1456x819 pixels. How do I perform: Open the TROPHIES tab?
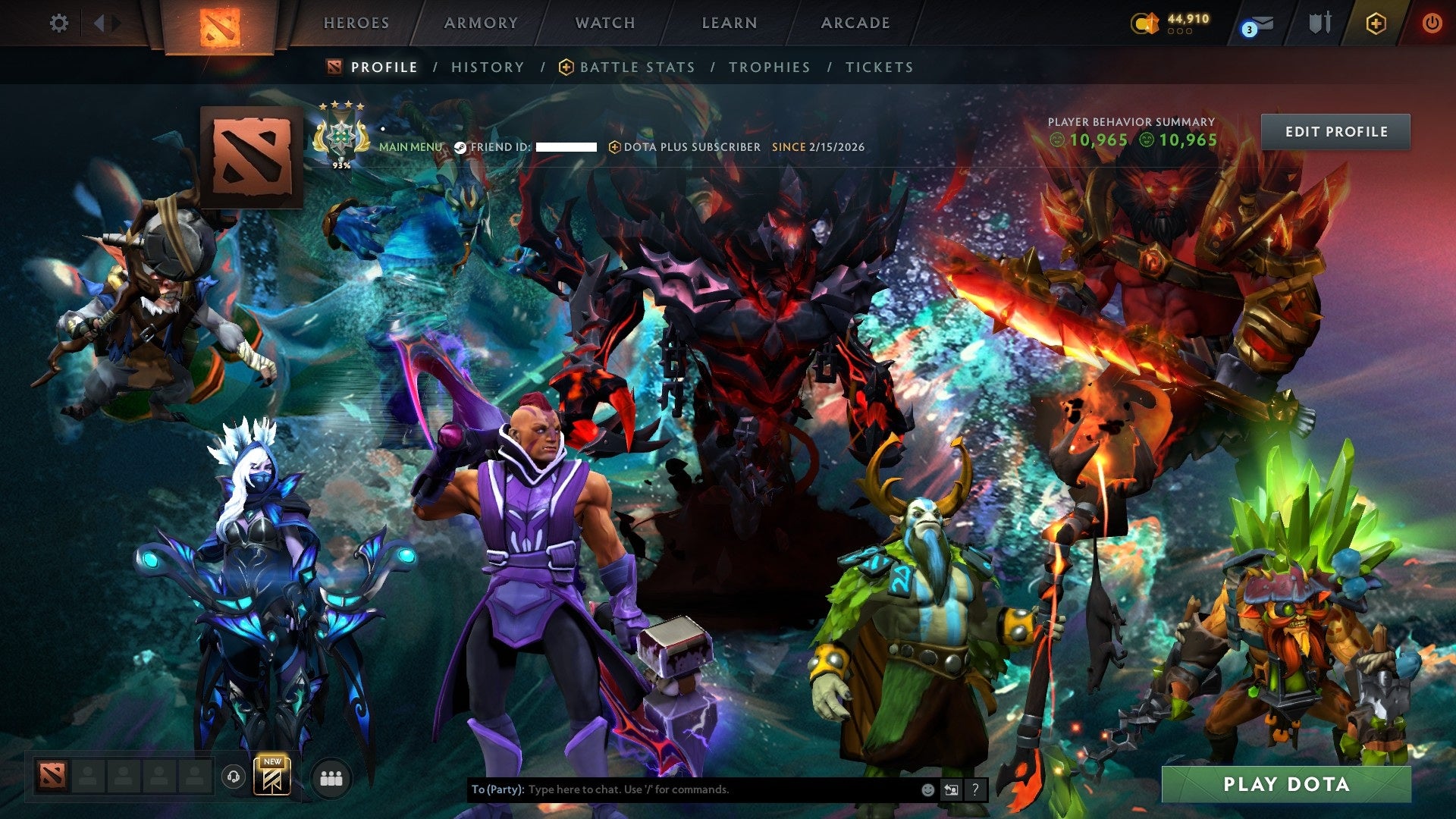tap(769, 67)
